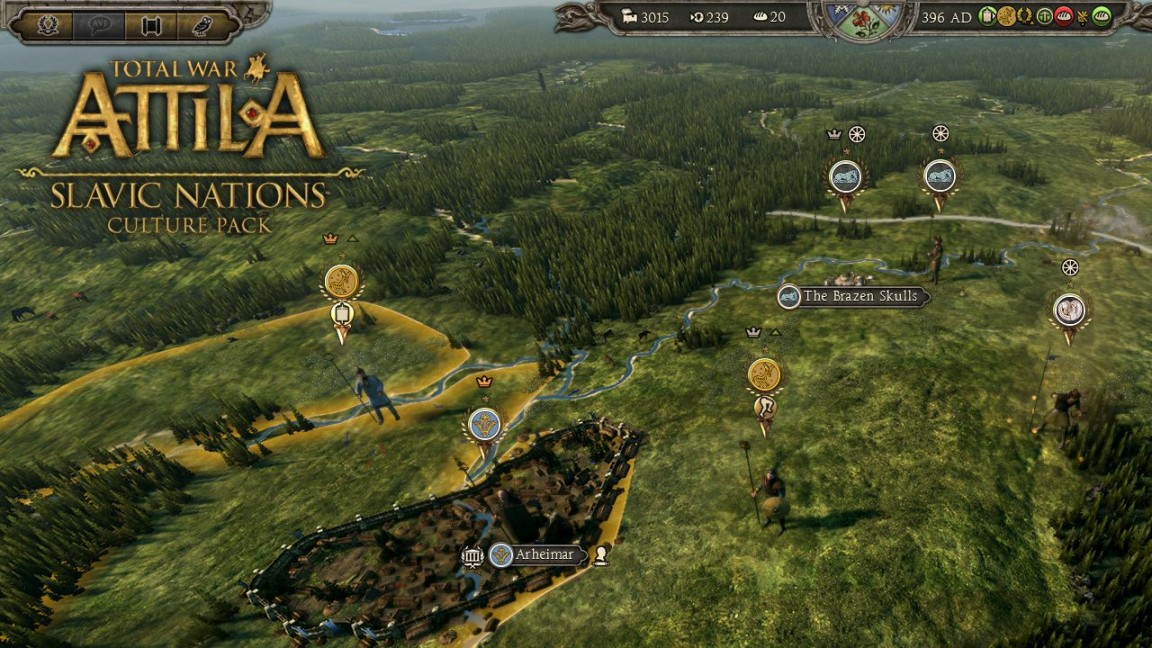Select the Arheimar settlement label
This screenshot has height=648, width=1152.
pos(544,555)
